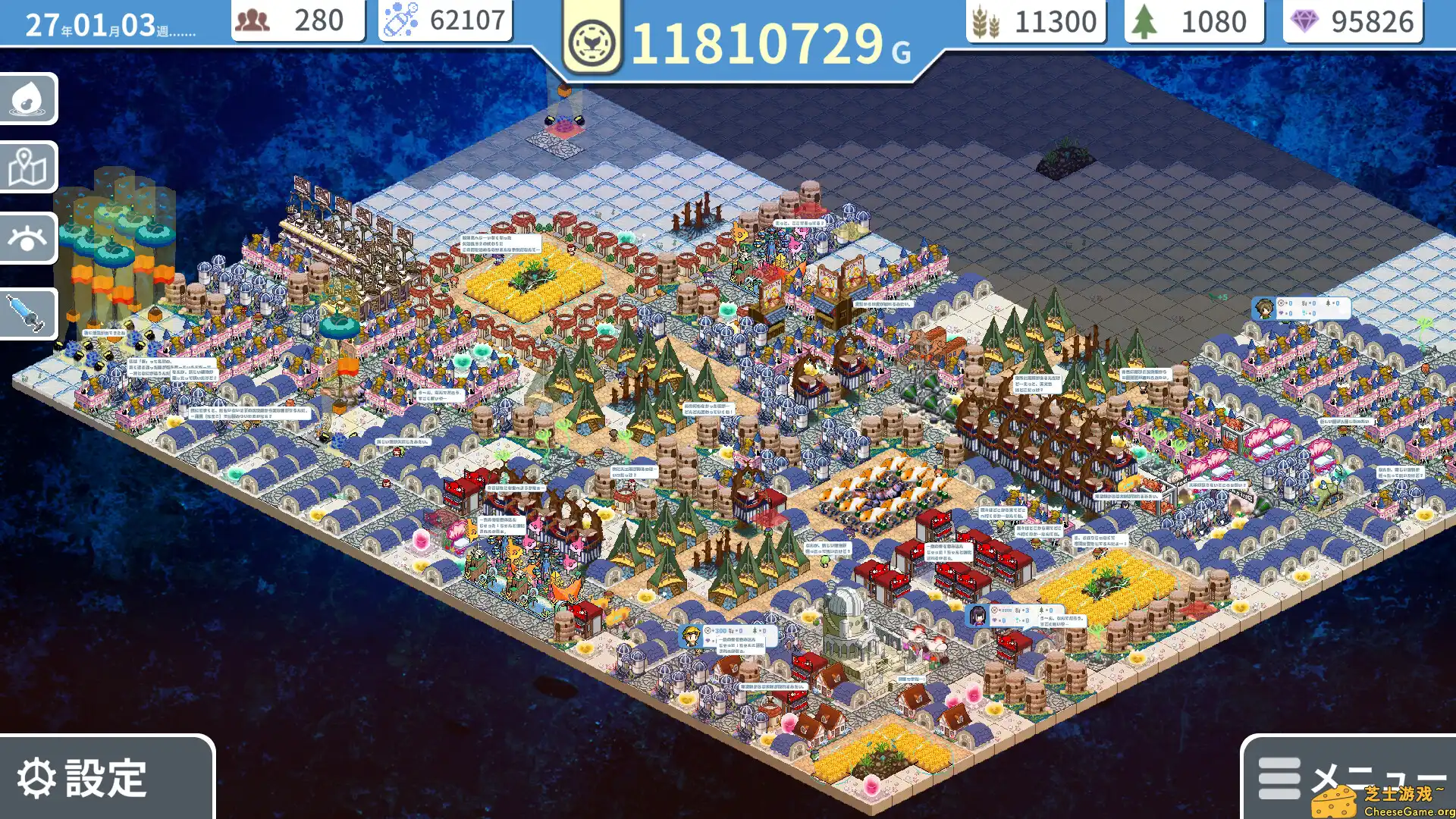
Task: Toggle the eye visibility icon in the sidebar
Action: pos(29,239)
